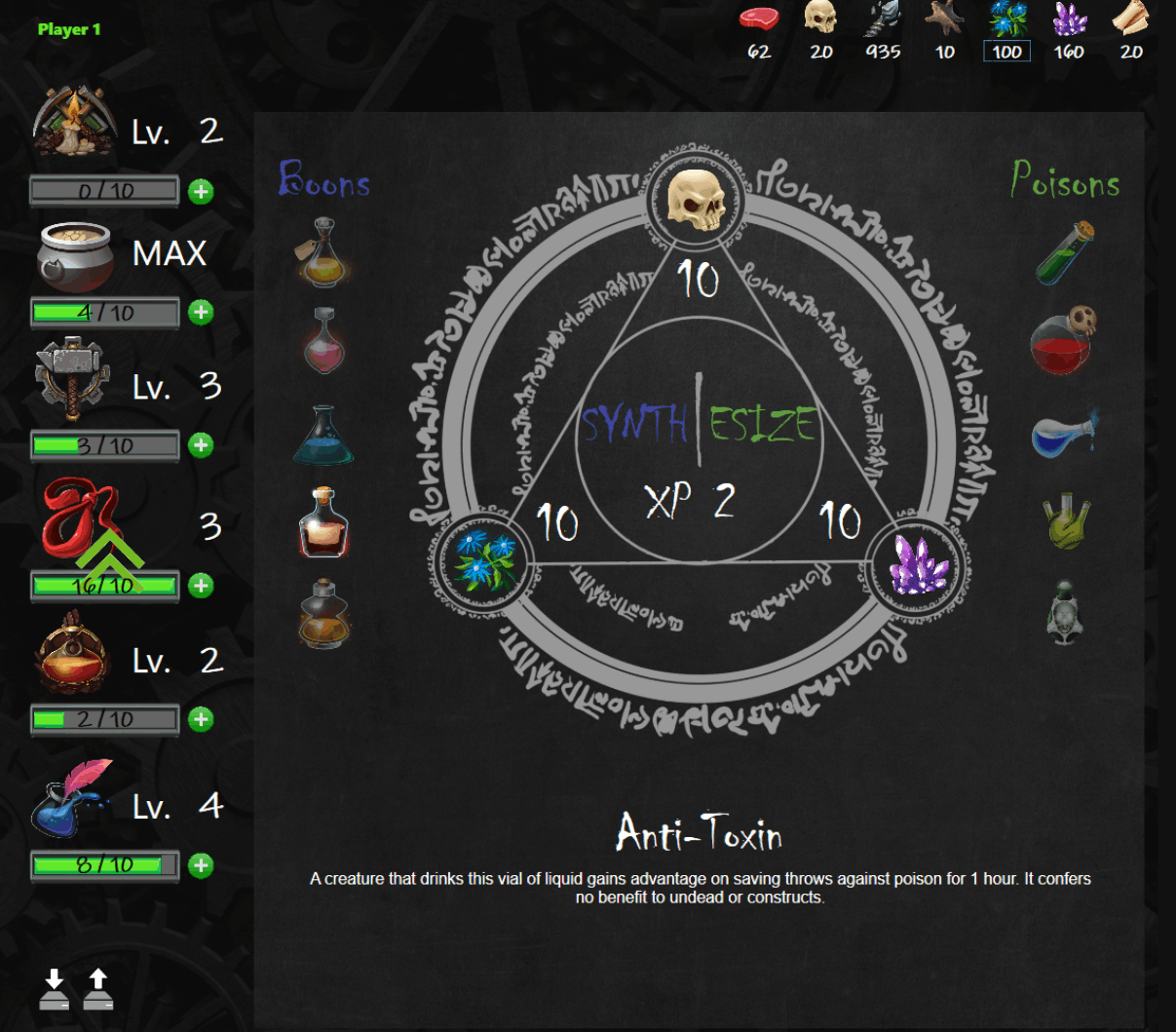Select the yellow-green multi-neck flask poison
Image resolution: width=1176 pixels, height=1032 pixels.
point(1065,521)
